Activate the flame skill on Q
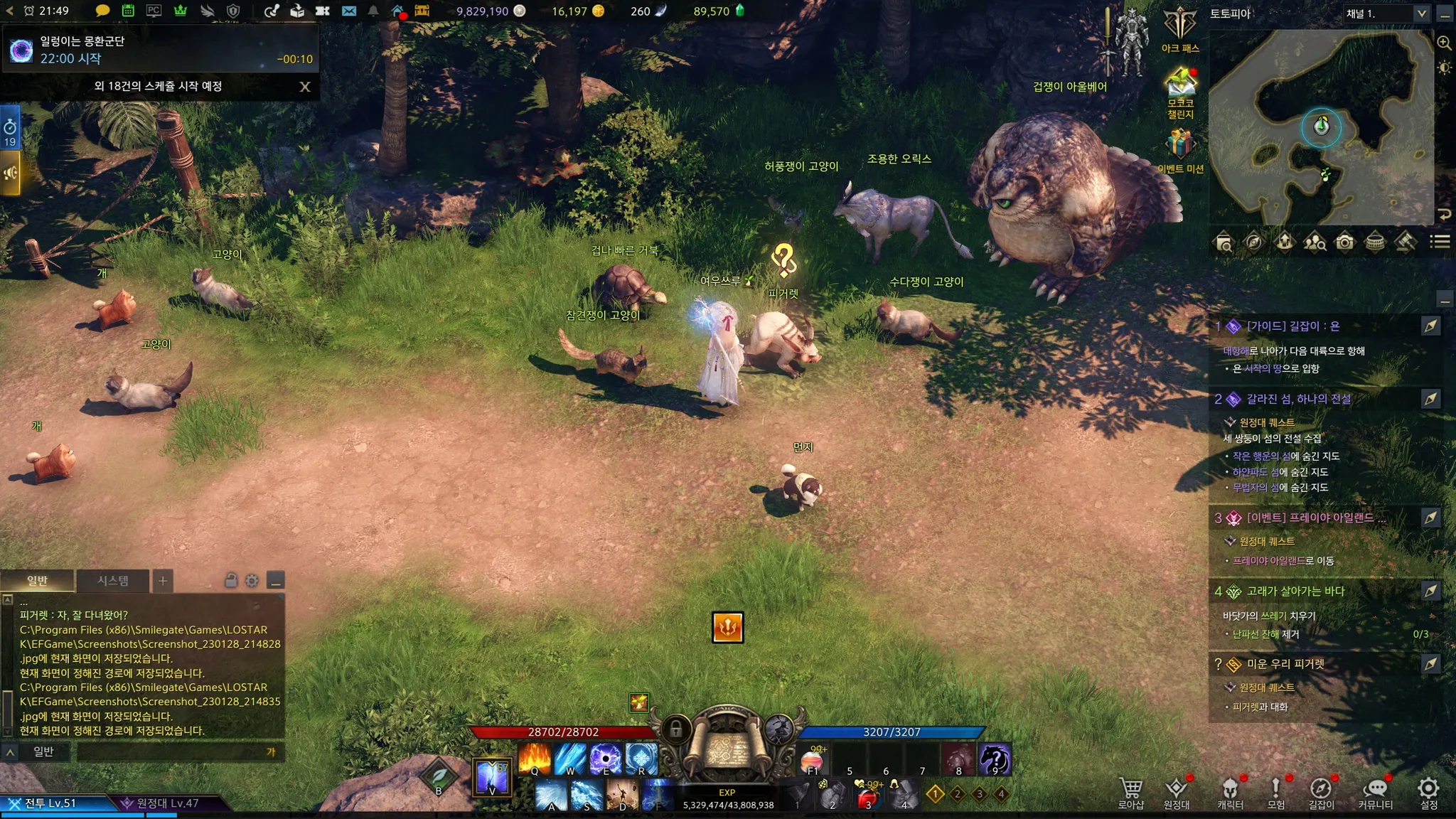 (x=535, y=759)
